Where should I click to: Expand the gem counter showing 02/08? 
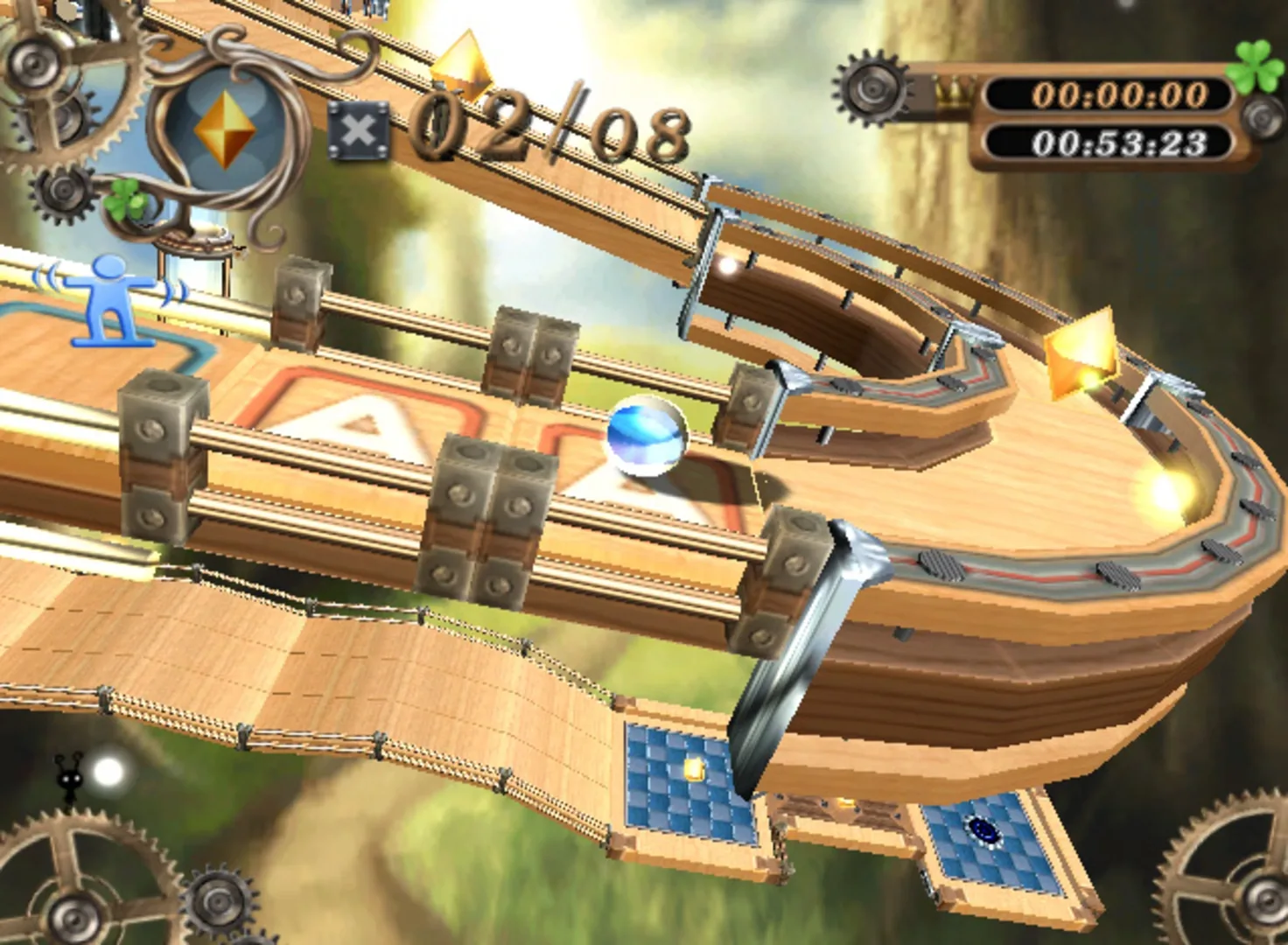551,127
